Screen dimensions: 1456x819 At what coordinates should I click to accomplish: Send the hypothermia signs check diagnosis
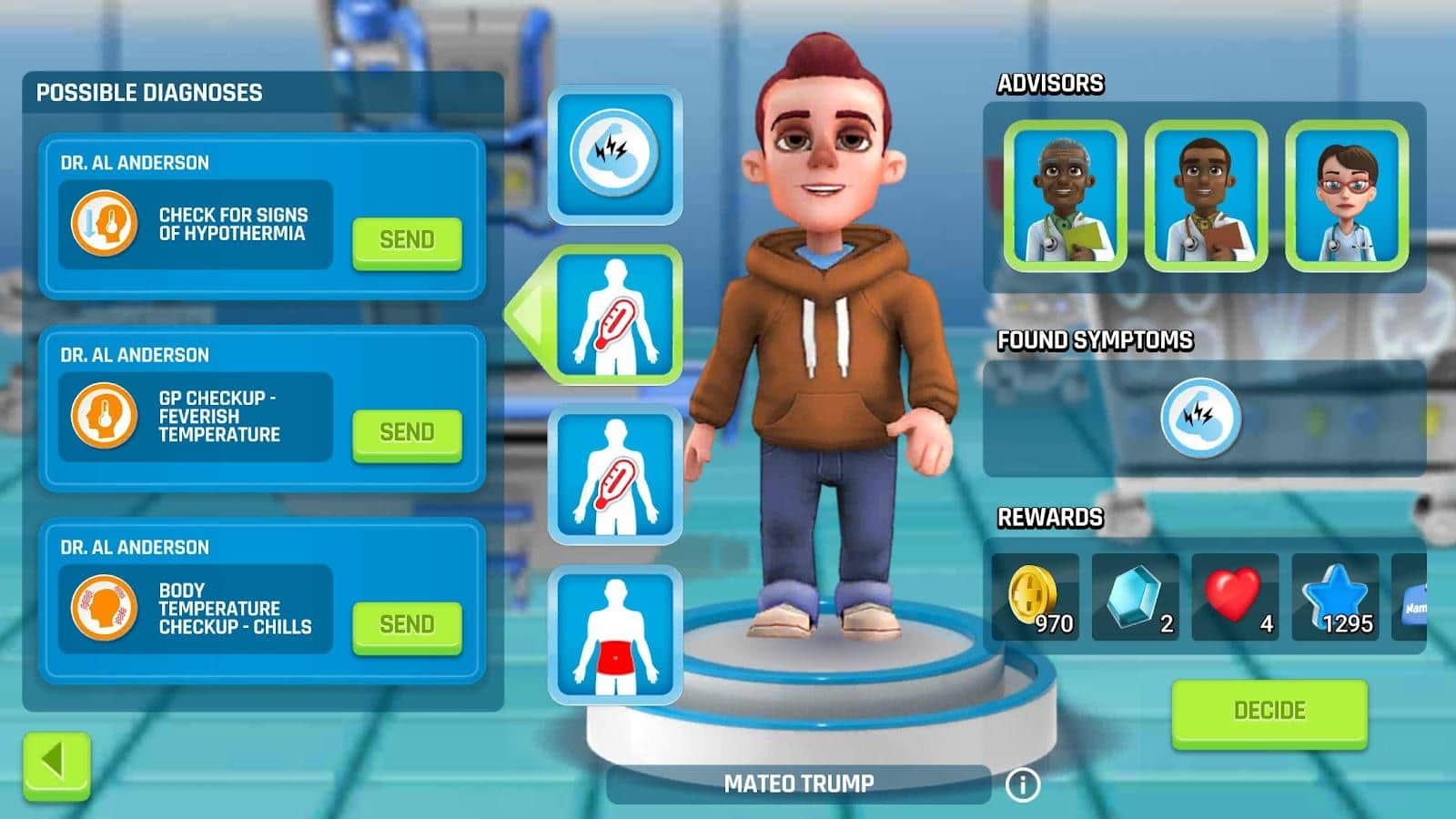pyautogui.click(x=407, y=240)
